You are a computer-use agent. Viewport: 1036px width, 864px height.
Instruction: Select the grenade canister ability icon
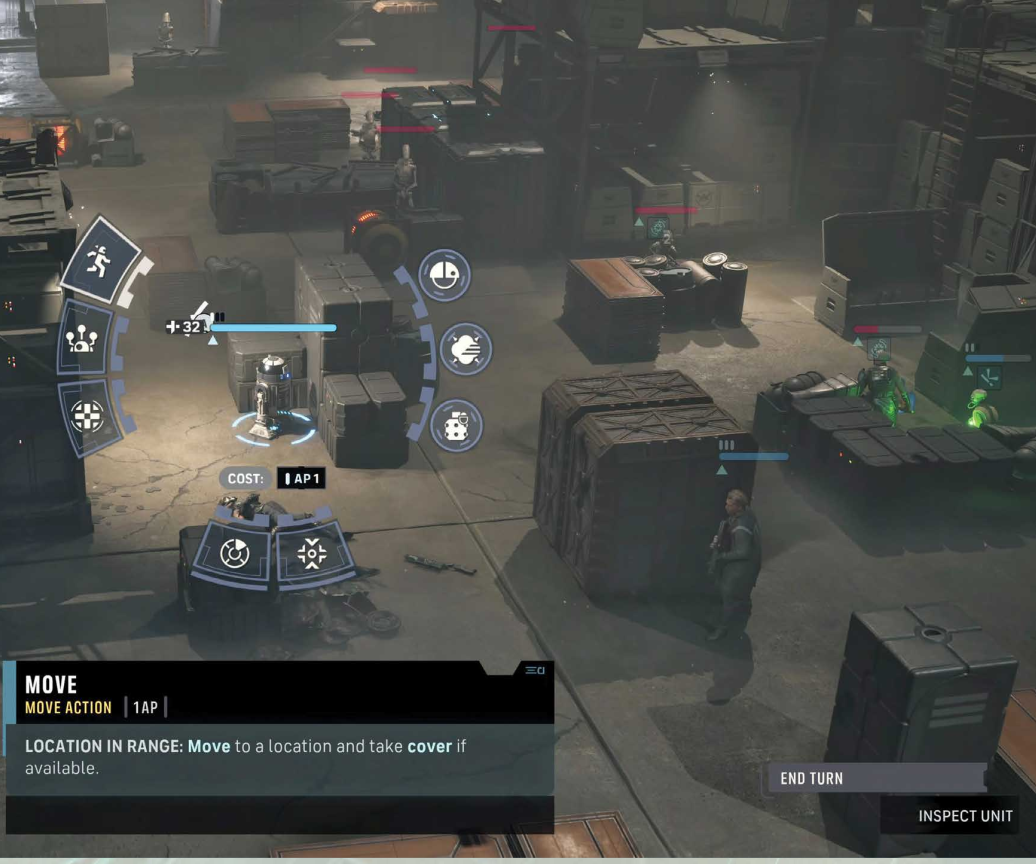point(456,424)
